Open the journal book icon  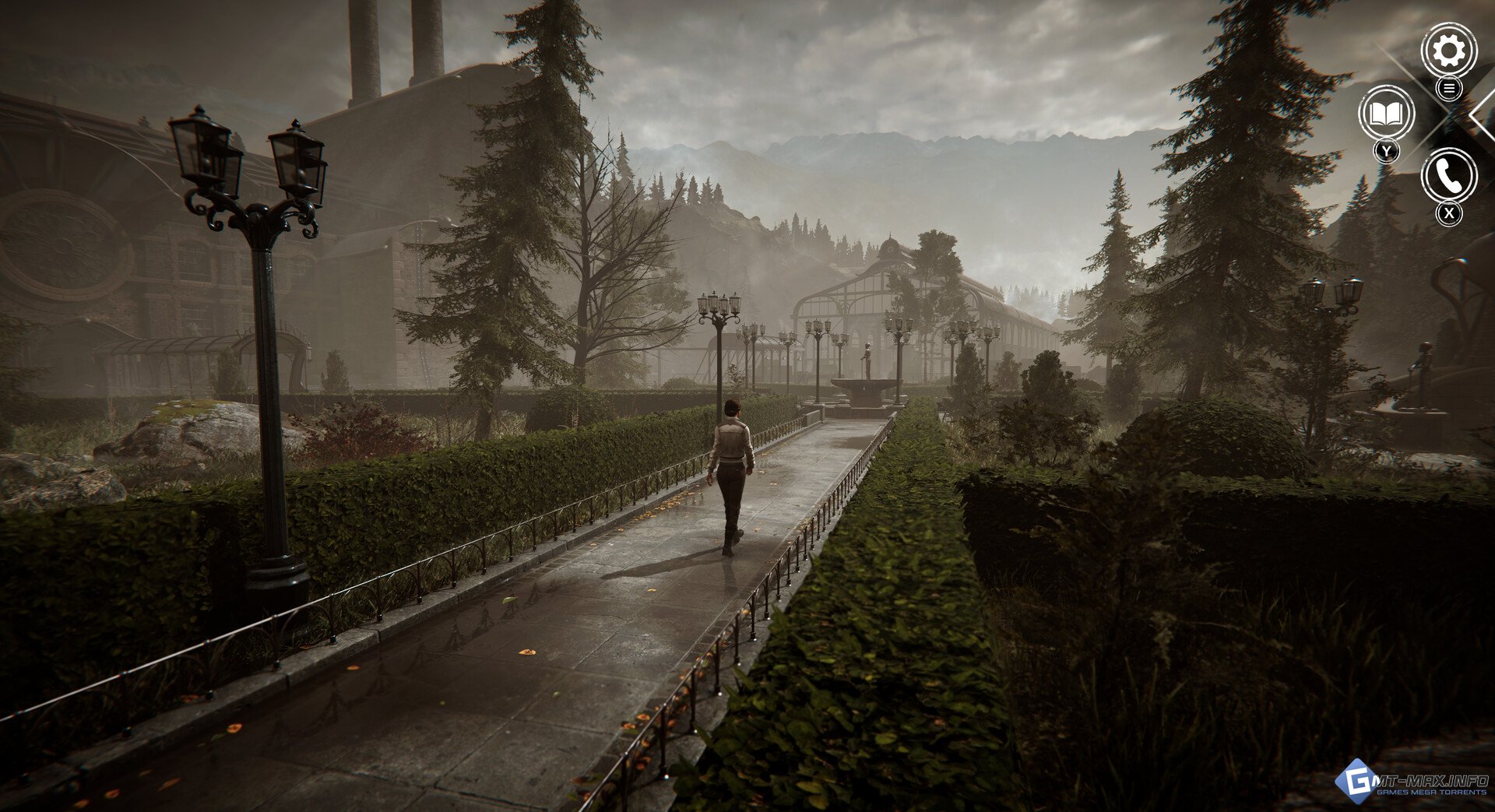pyautogui.click(x=1386, y=114)
